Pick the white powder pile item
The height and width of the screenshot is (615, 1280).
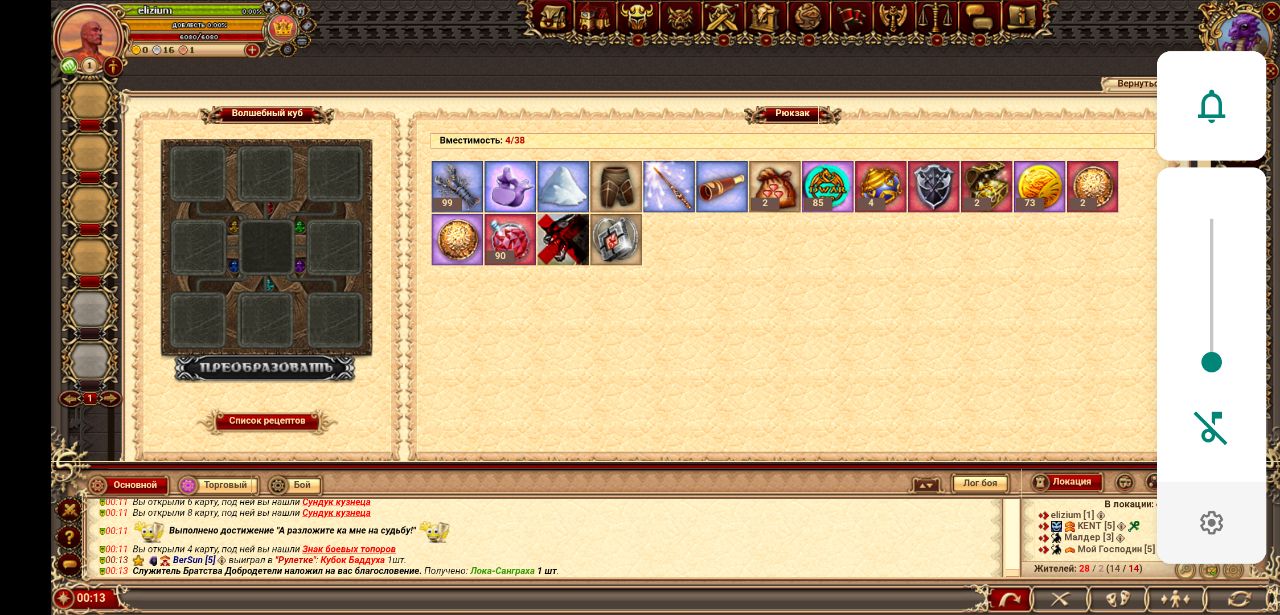point(563,187)
